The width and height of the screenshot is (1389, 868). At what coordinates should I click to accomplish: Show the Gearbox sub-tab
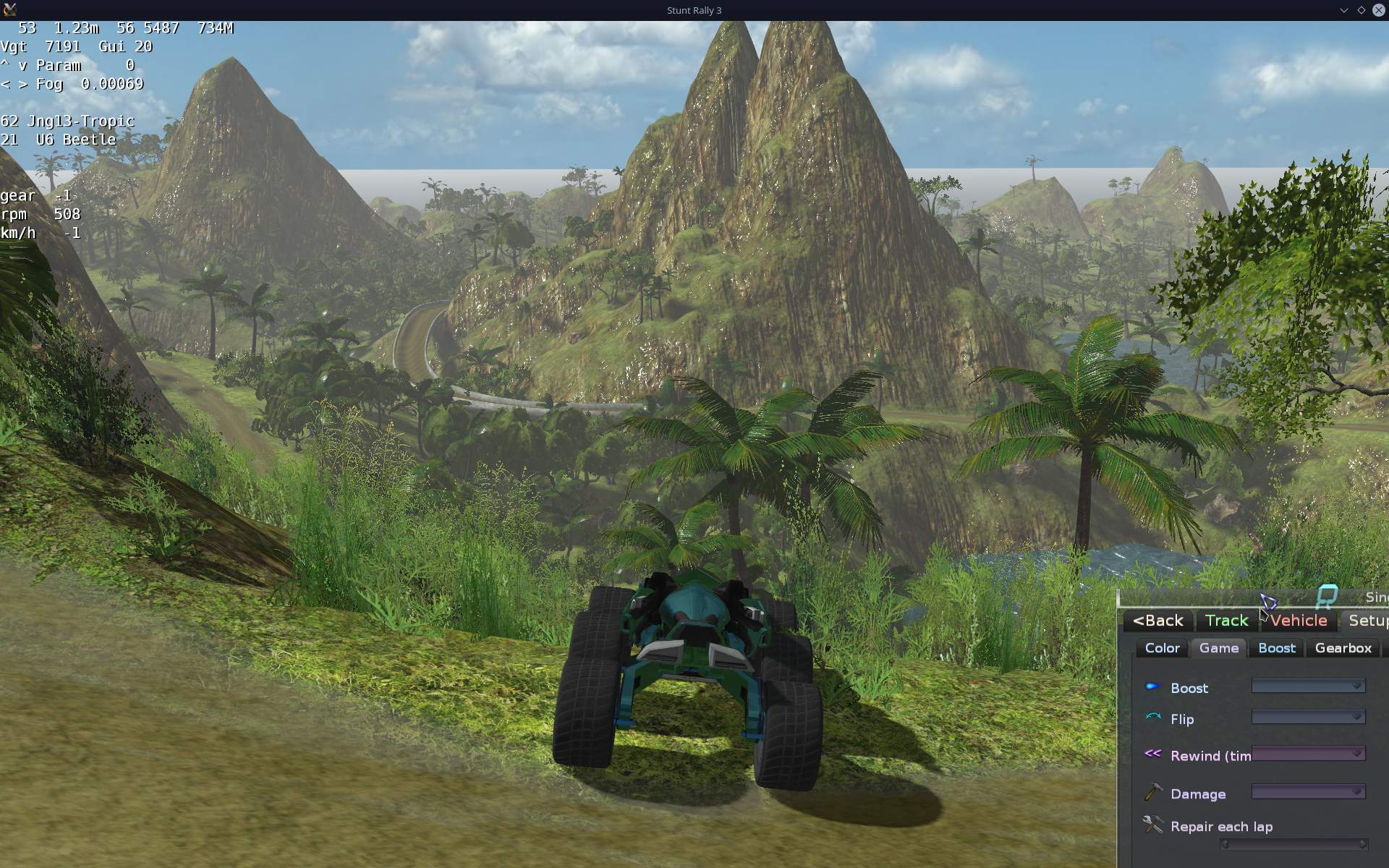point(1343,648)
